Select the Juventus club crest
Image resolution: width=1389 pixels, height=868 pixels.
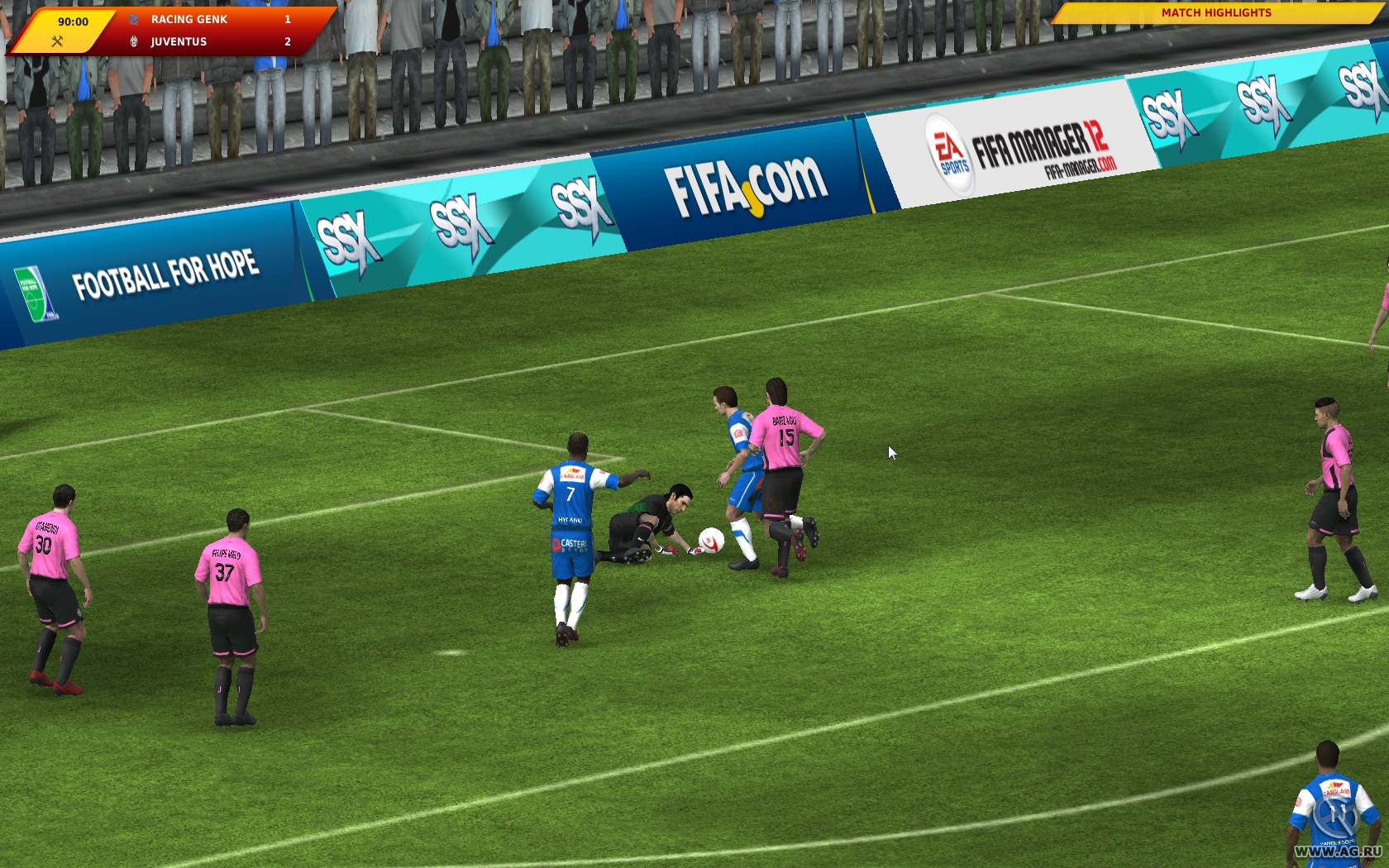tap(132, 41)
